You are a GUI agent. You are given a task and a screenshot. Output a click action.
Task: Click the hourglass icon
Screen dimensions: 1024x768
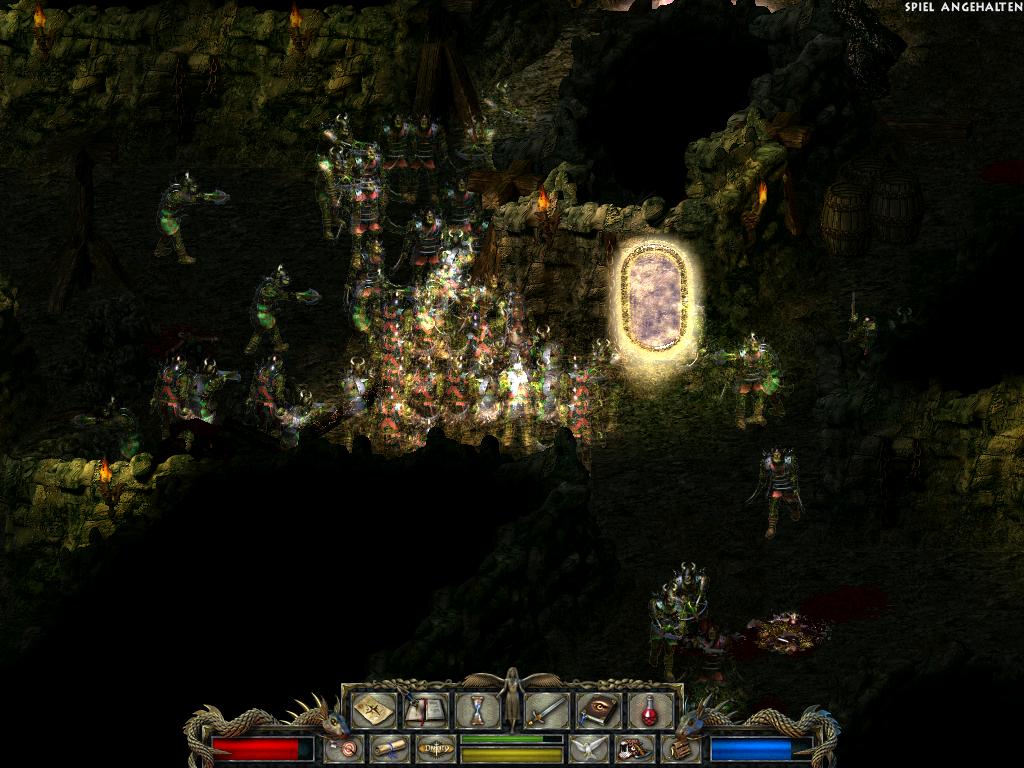(x=478, y=711)
